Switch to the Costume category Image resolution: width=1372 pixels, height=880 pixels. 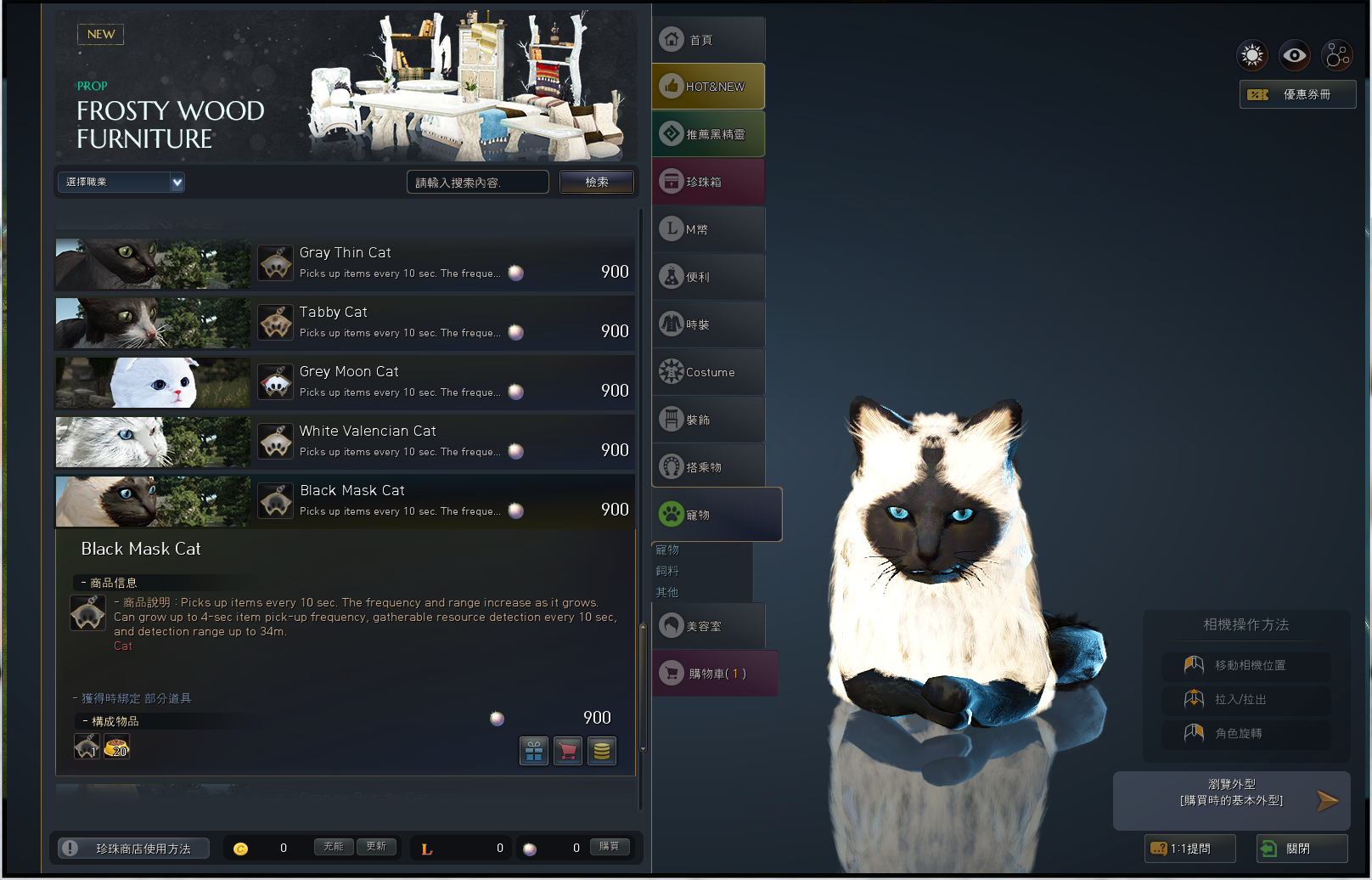coord(709,372)
